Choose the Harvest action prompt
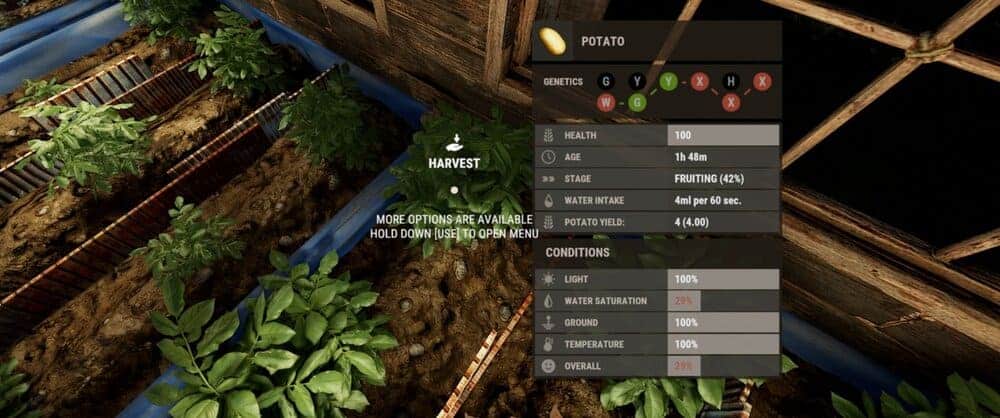Screen dimensions: 1000x418 (454, 161)
